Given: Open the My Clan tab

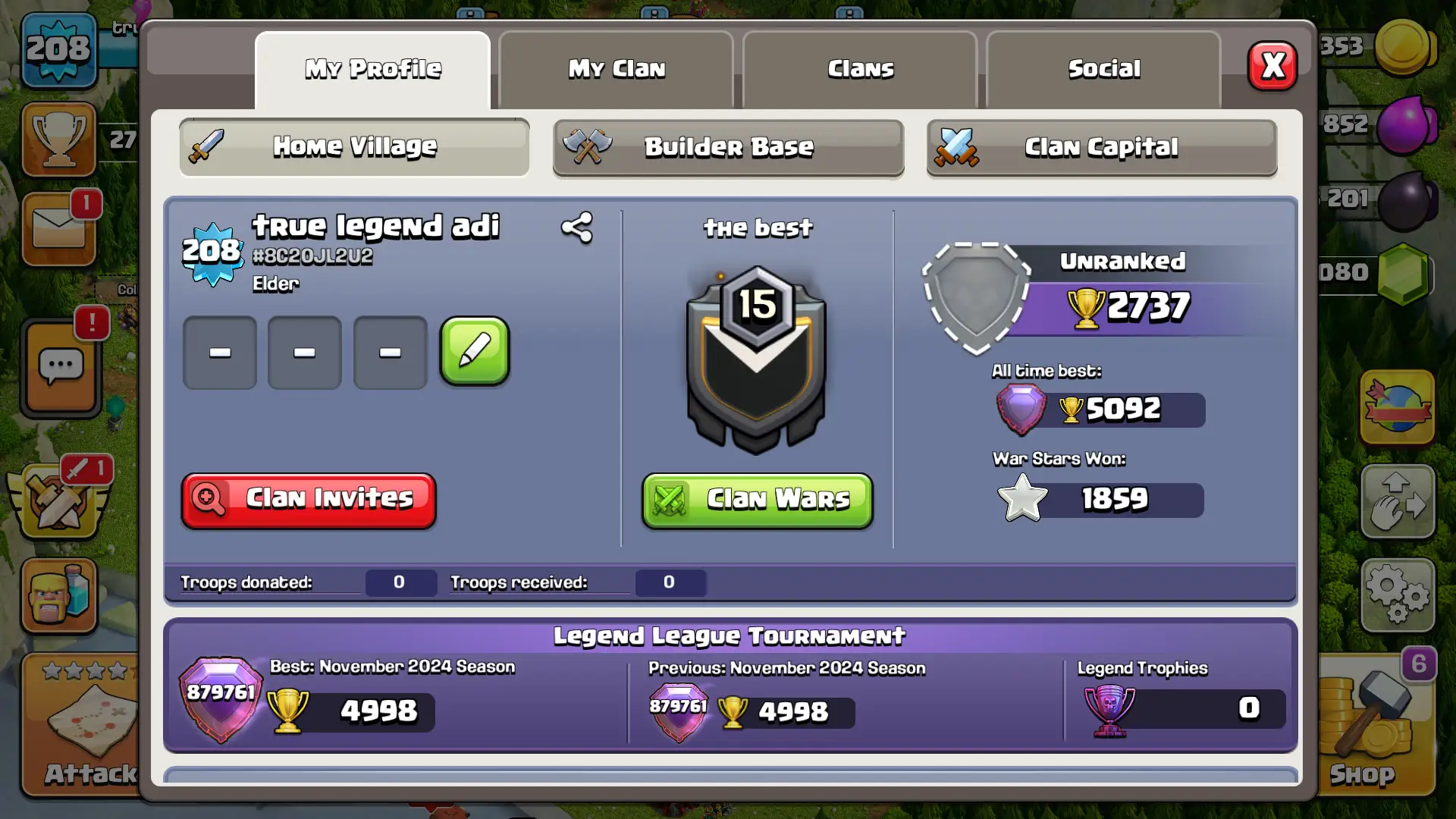Looking at the screenshot, I should (616, 68).
